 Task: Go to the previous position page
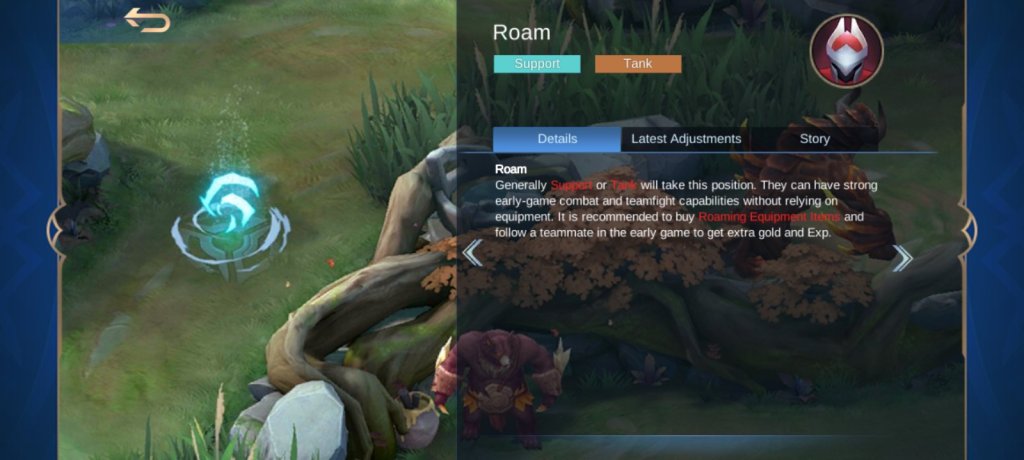(x=473, y=254)
